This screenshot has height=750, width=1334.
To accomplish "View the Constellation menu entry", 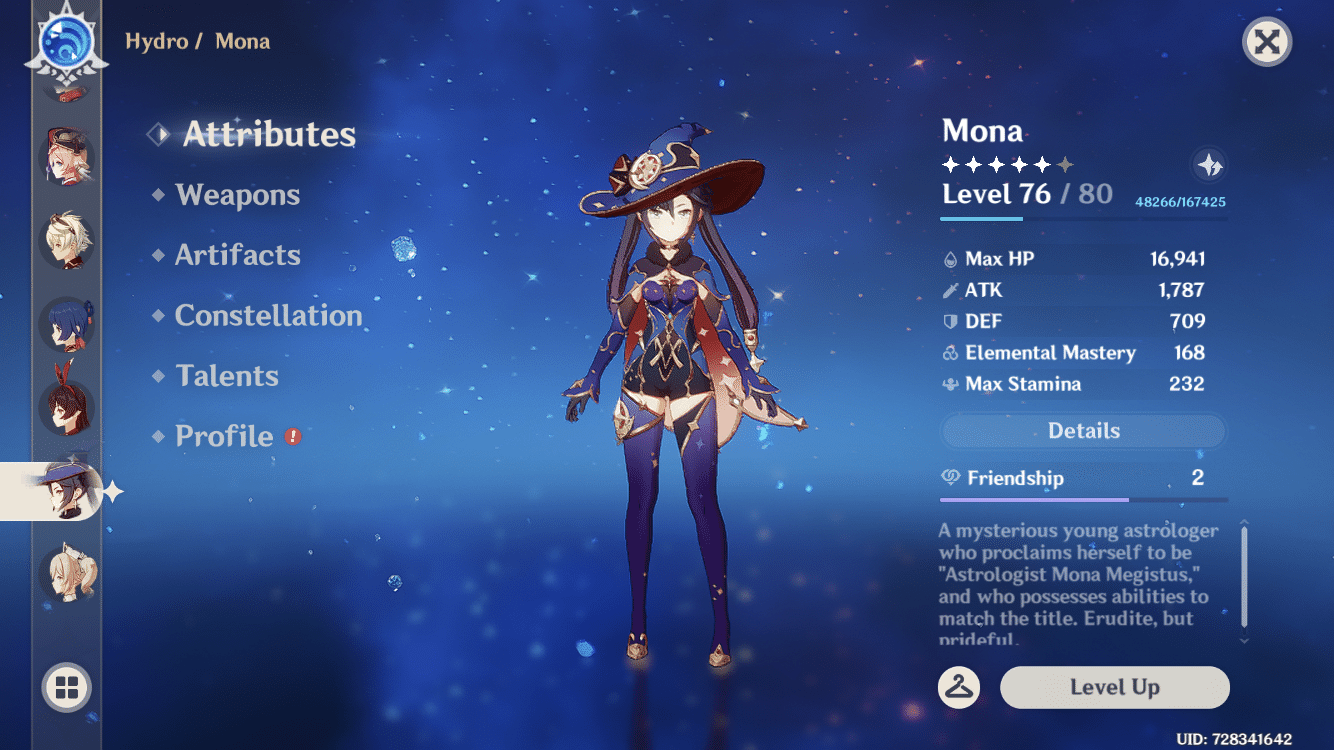I will pyautogui.click(x=268, y=315).
